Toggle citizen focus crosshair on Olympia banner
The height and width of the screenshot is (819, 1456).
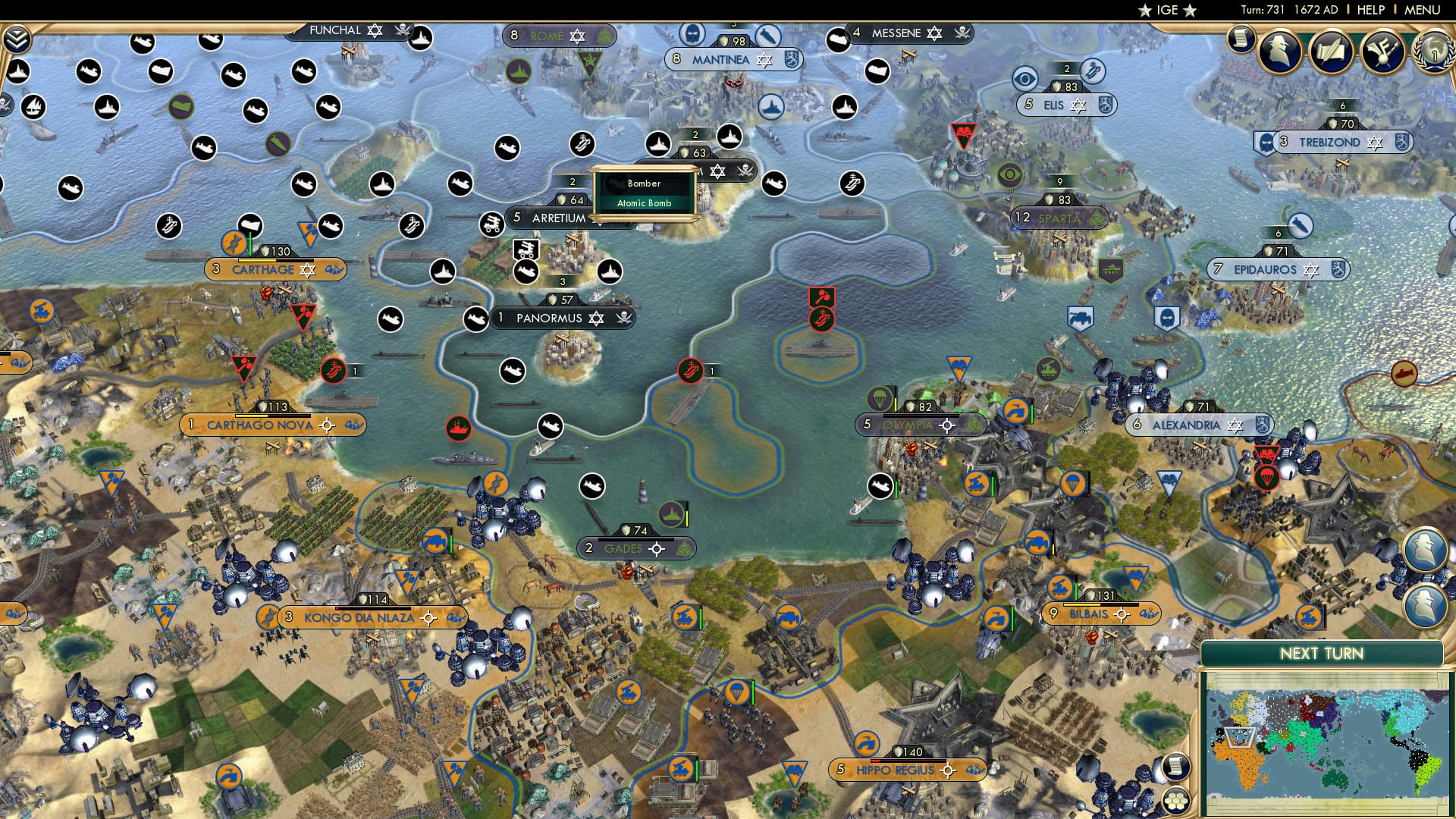point(946,425)
